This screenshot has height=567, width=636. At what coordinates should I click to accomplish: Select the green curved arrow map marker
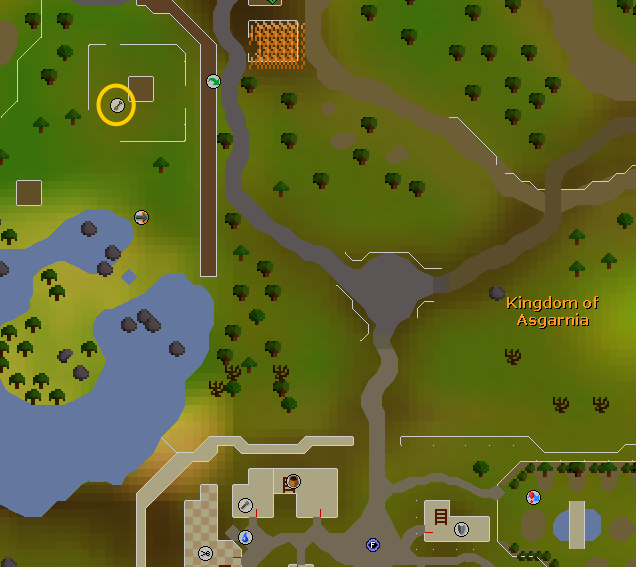point(213,81)
